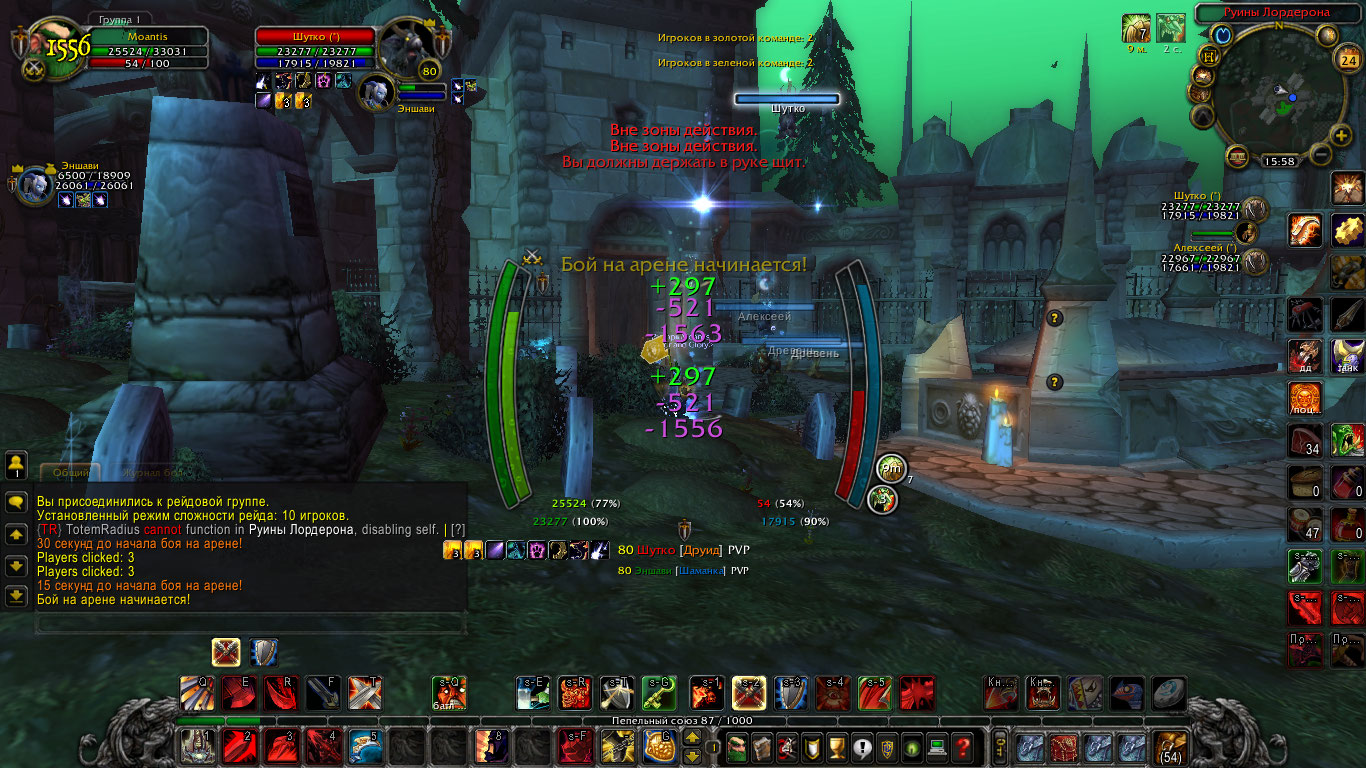Open the red question mark help button
The width and height of the screenshot is (1366, 768).
click(961, 746)
